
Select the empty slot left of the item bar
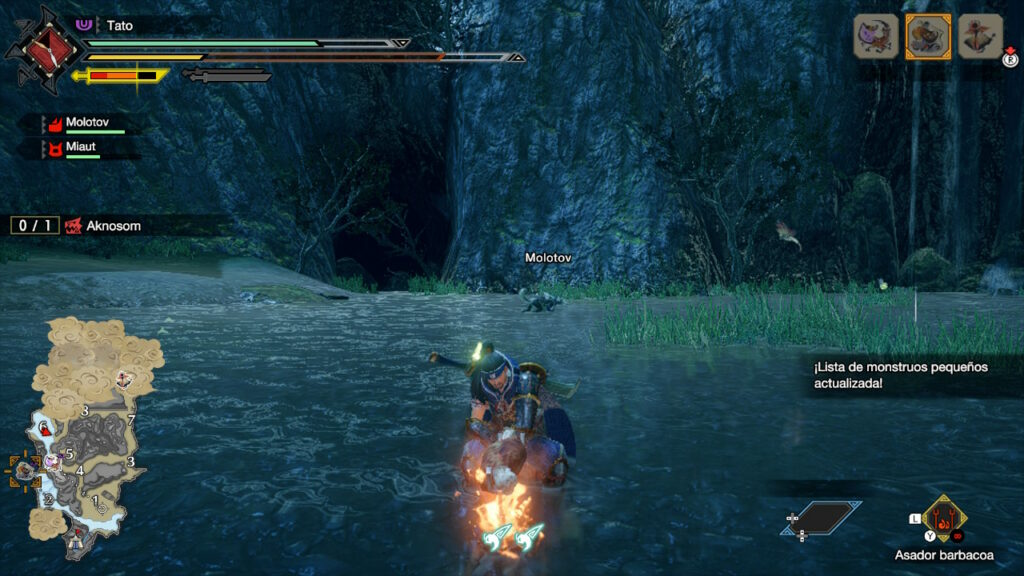click(x=824, y=517)
